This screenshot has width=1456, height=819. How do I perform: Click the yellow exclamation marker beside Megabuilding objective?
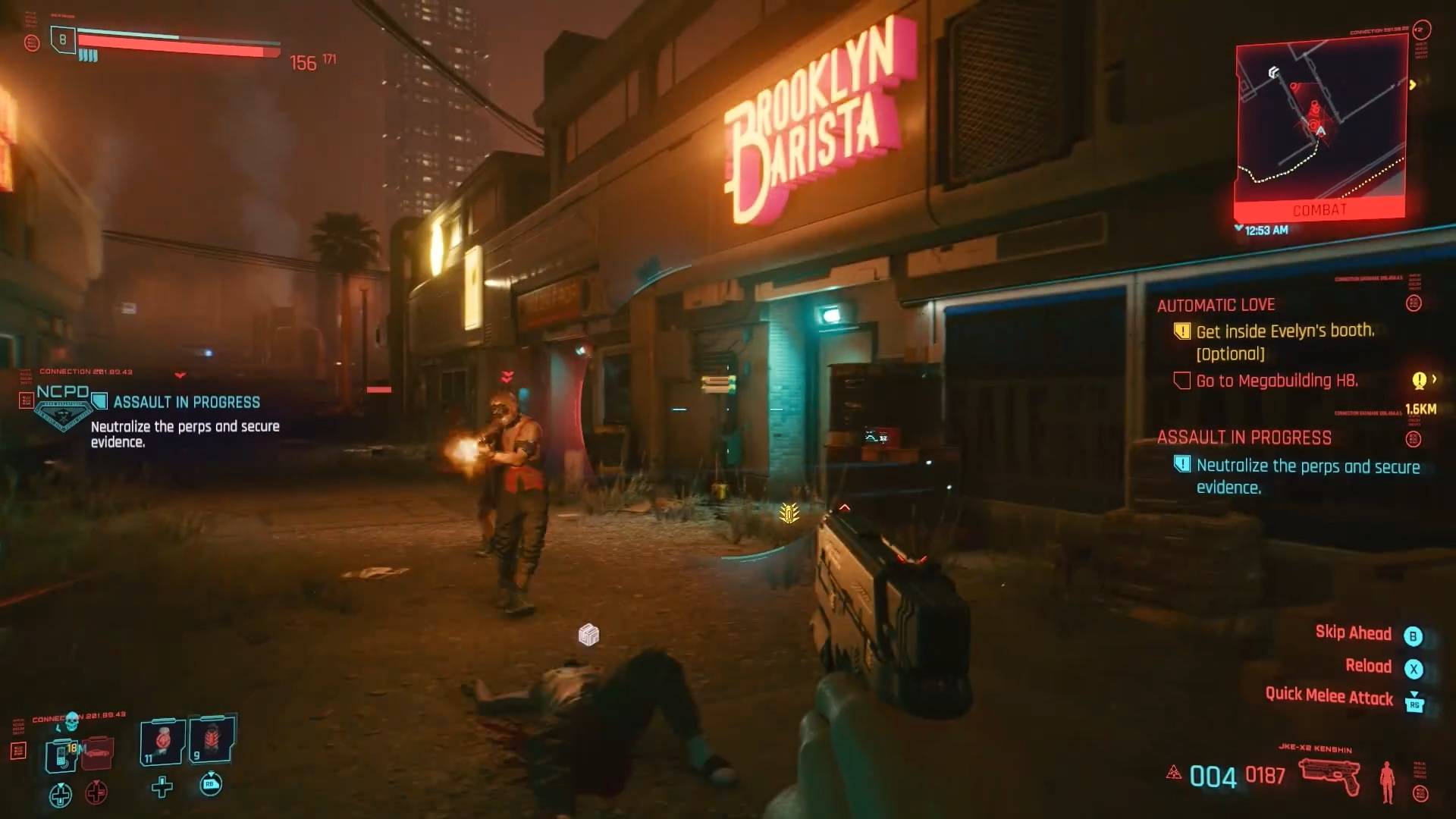(1419, 380)
